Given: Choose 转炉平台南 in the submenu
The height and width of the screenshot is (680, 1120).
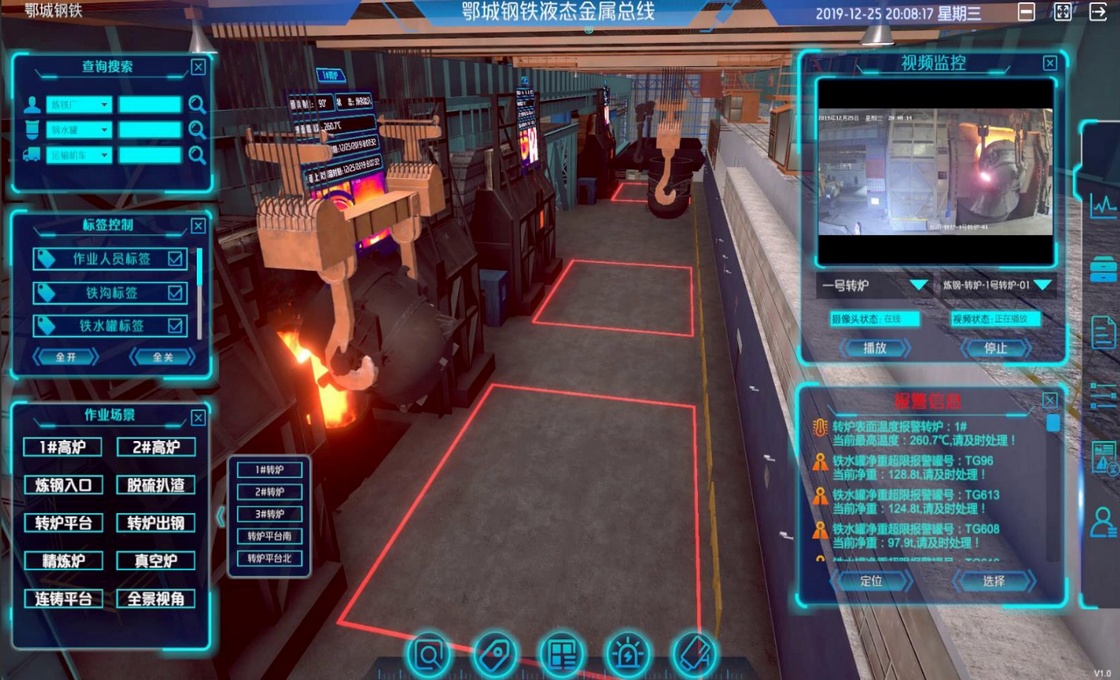Looking at the screenshot, I should coord(269,536).
